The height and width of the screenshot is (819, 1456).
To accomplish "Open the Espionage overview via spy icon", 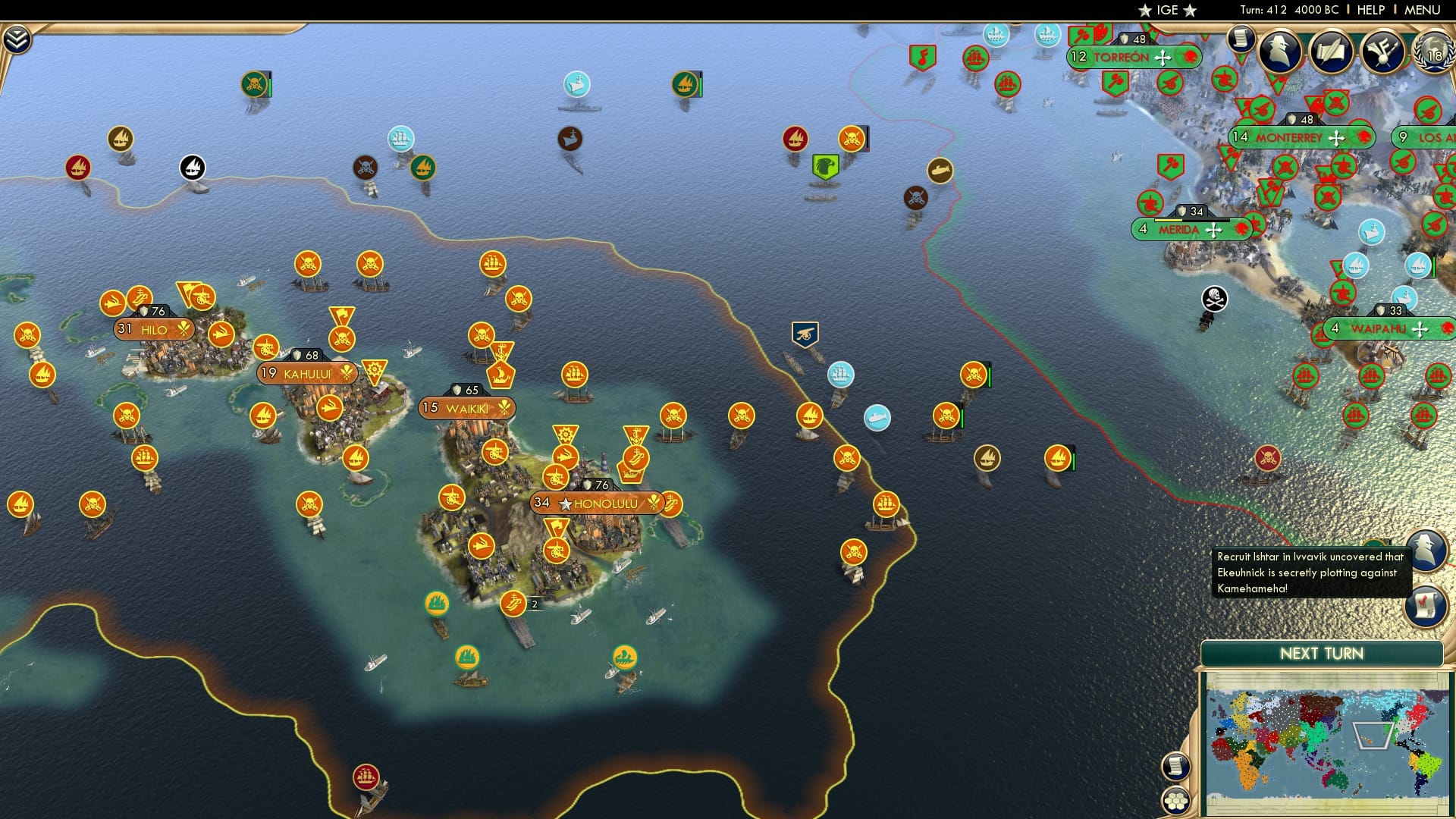I will pyautogui.click(x=1282, y=50).
